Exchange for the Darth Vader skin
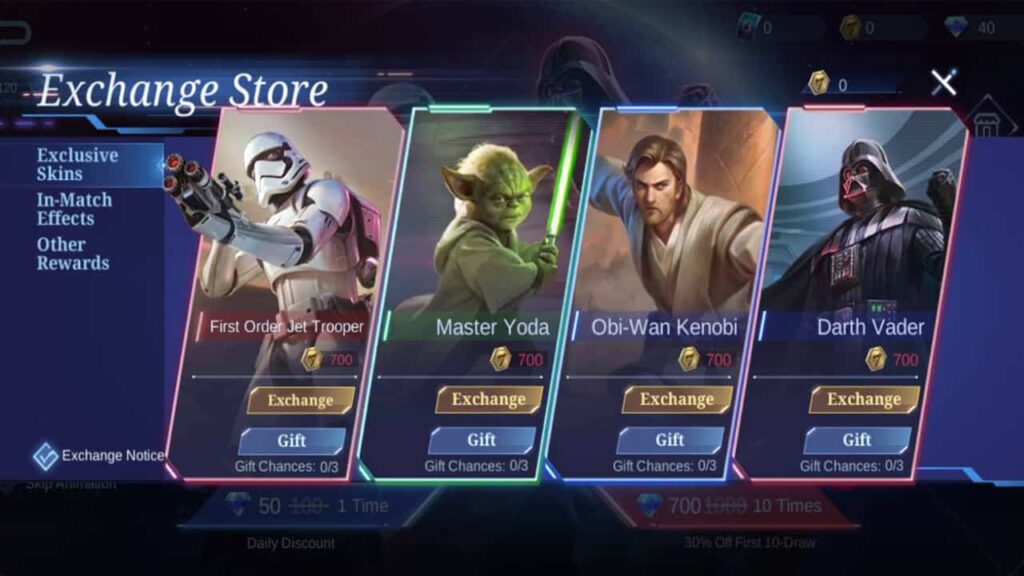This screenshot has height=576, width=1024. 864,399
